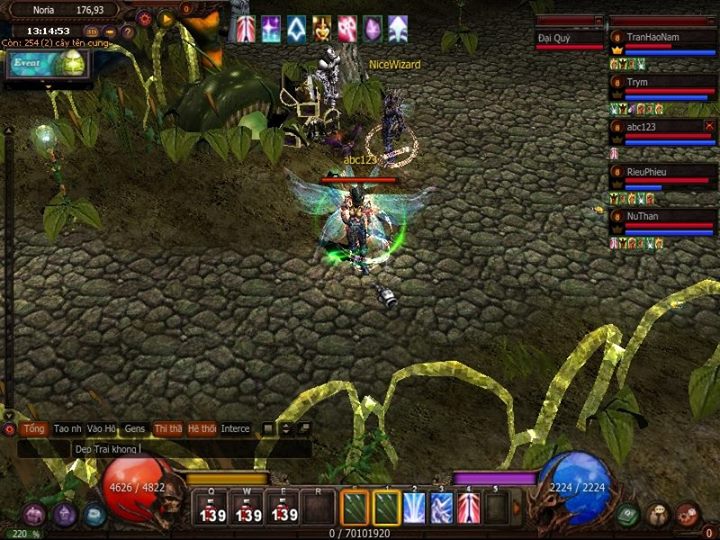Viewport: 720px width, 540px height.
Task: Activate the red arrow skill in slot 4
Action: pos(469,508)
